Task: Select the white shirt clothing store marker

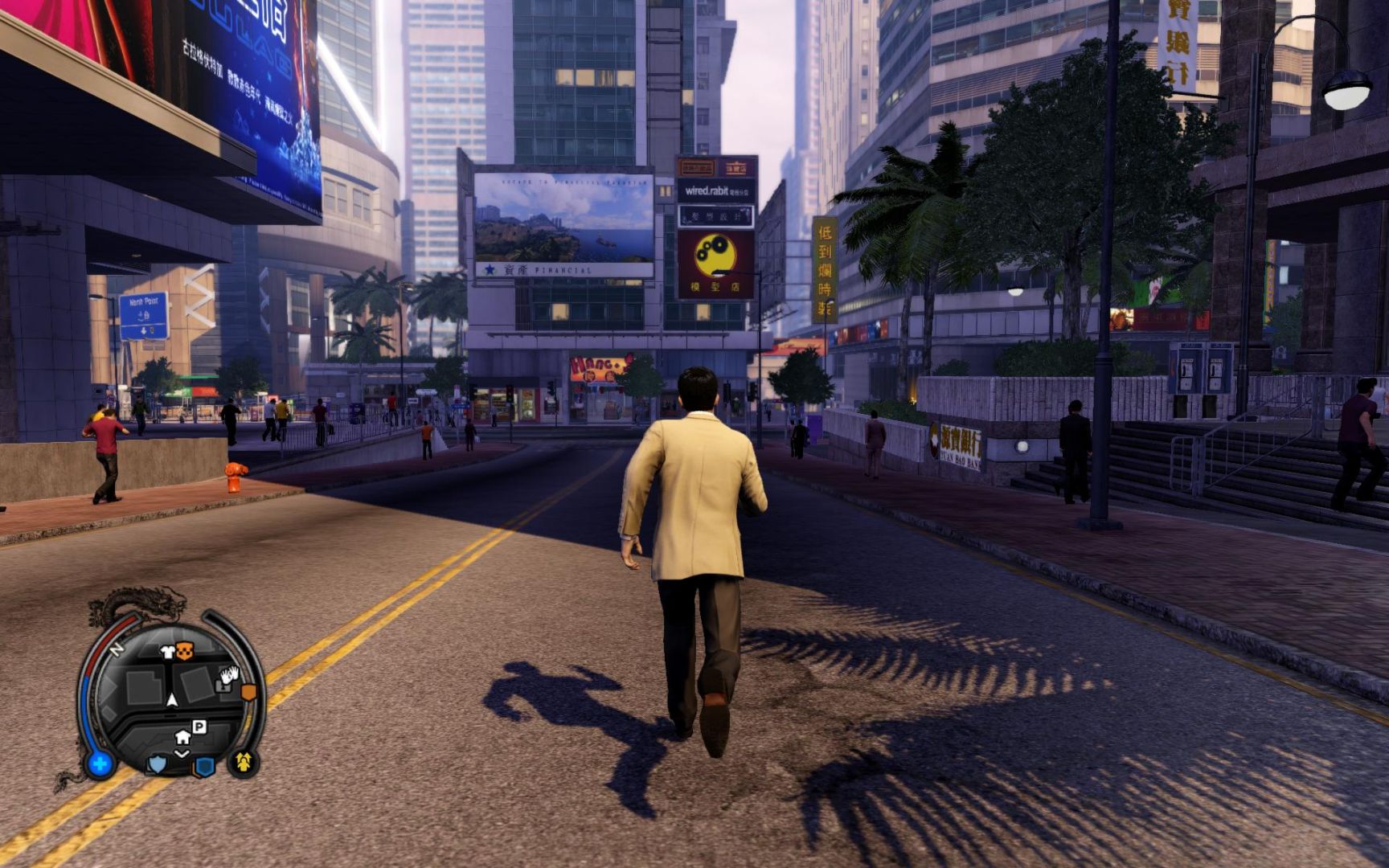Action: tap(167, 652)
